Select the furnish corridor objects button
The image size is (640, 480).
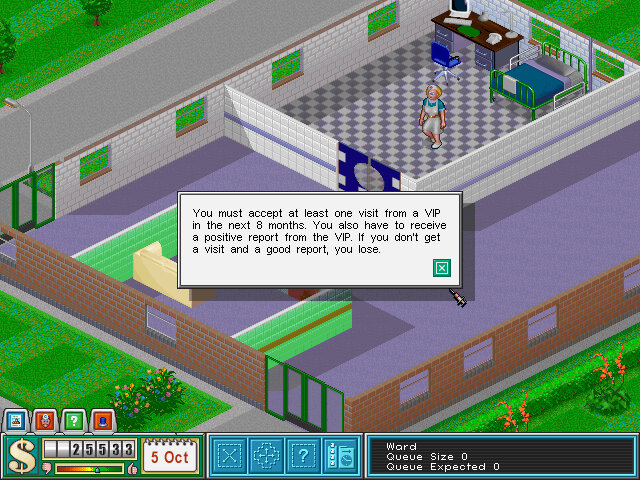pyautogui.click(x=266, y=456)
